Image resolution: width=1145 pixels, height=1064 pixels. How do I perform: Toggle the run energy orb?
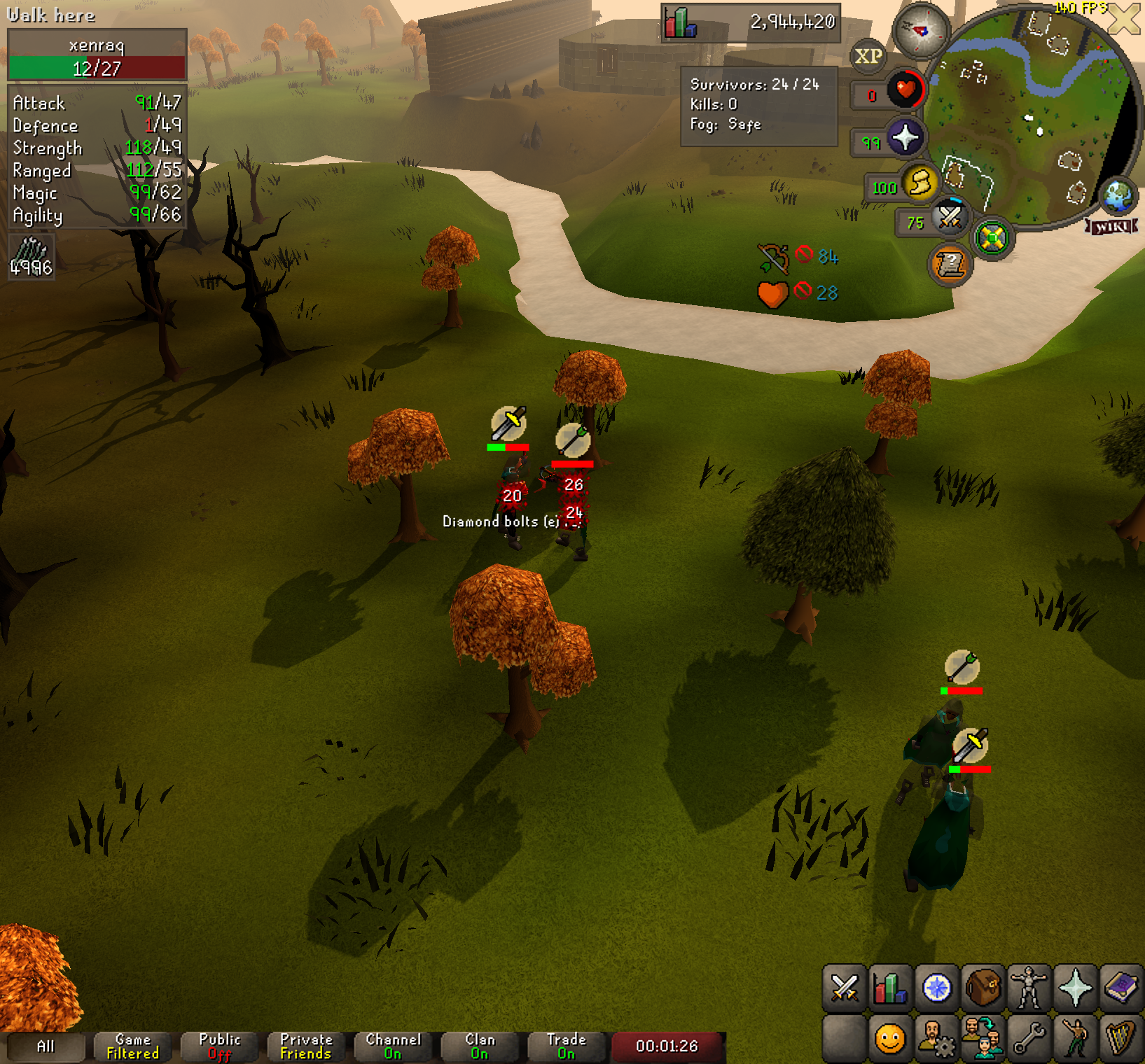pos(920,183)
